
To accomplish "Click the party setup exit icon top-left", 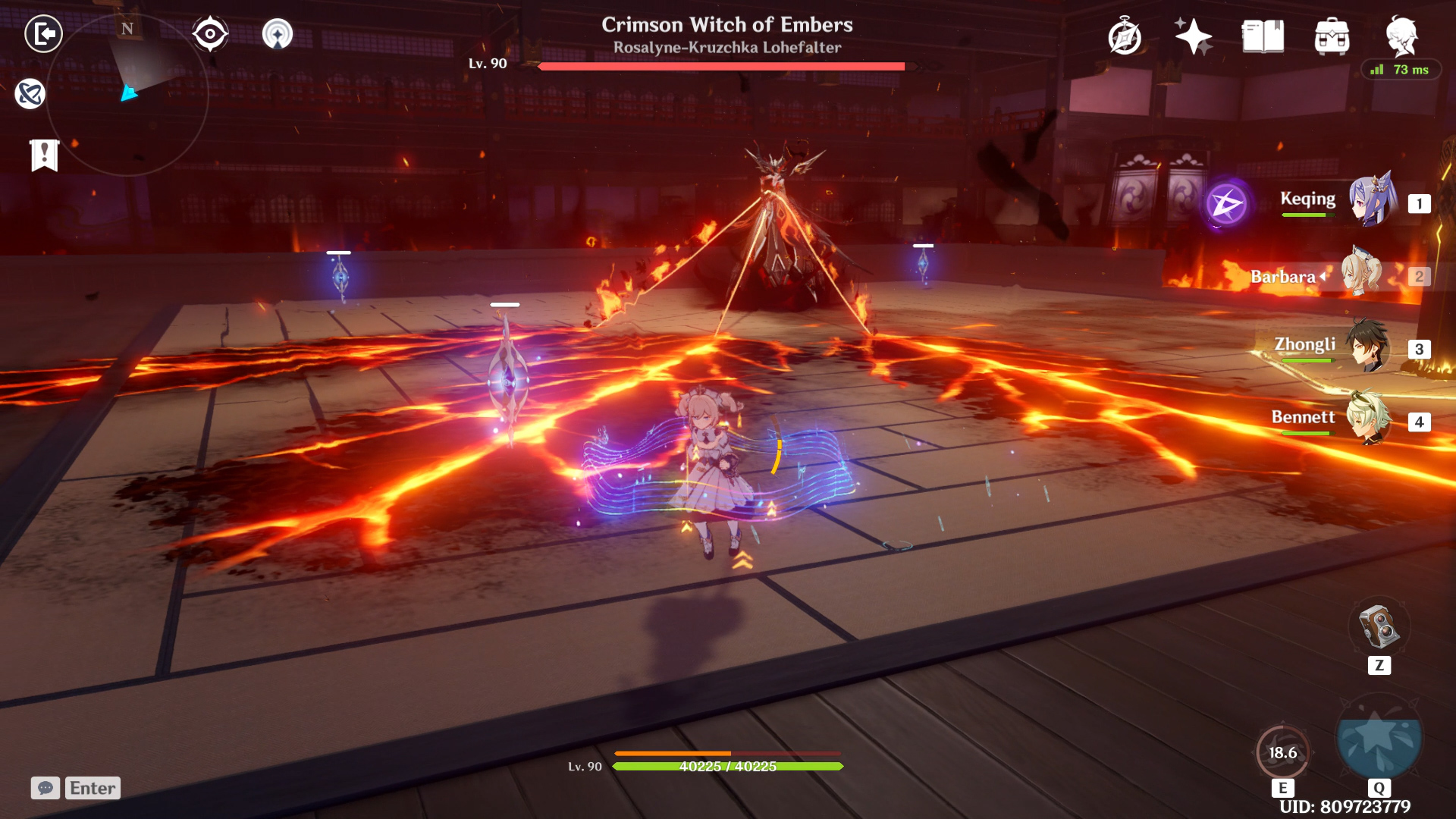I will [43, 34].
